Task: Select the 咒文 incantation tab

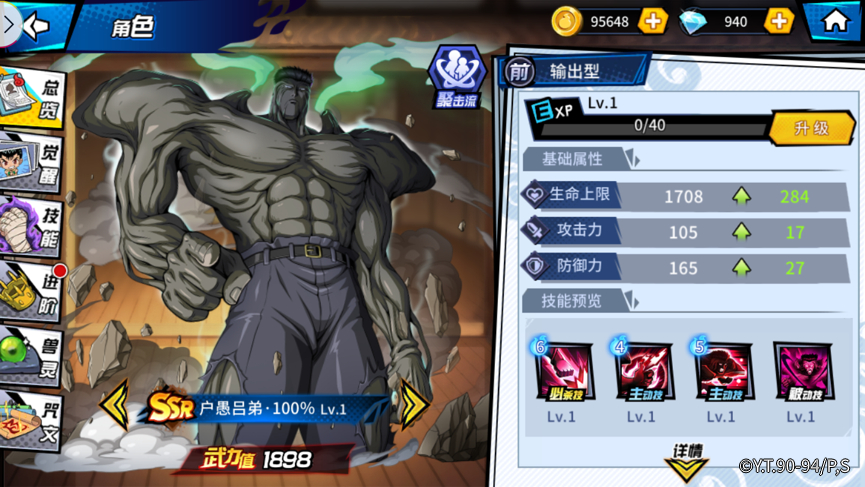Action: tap(32, 420)
